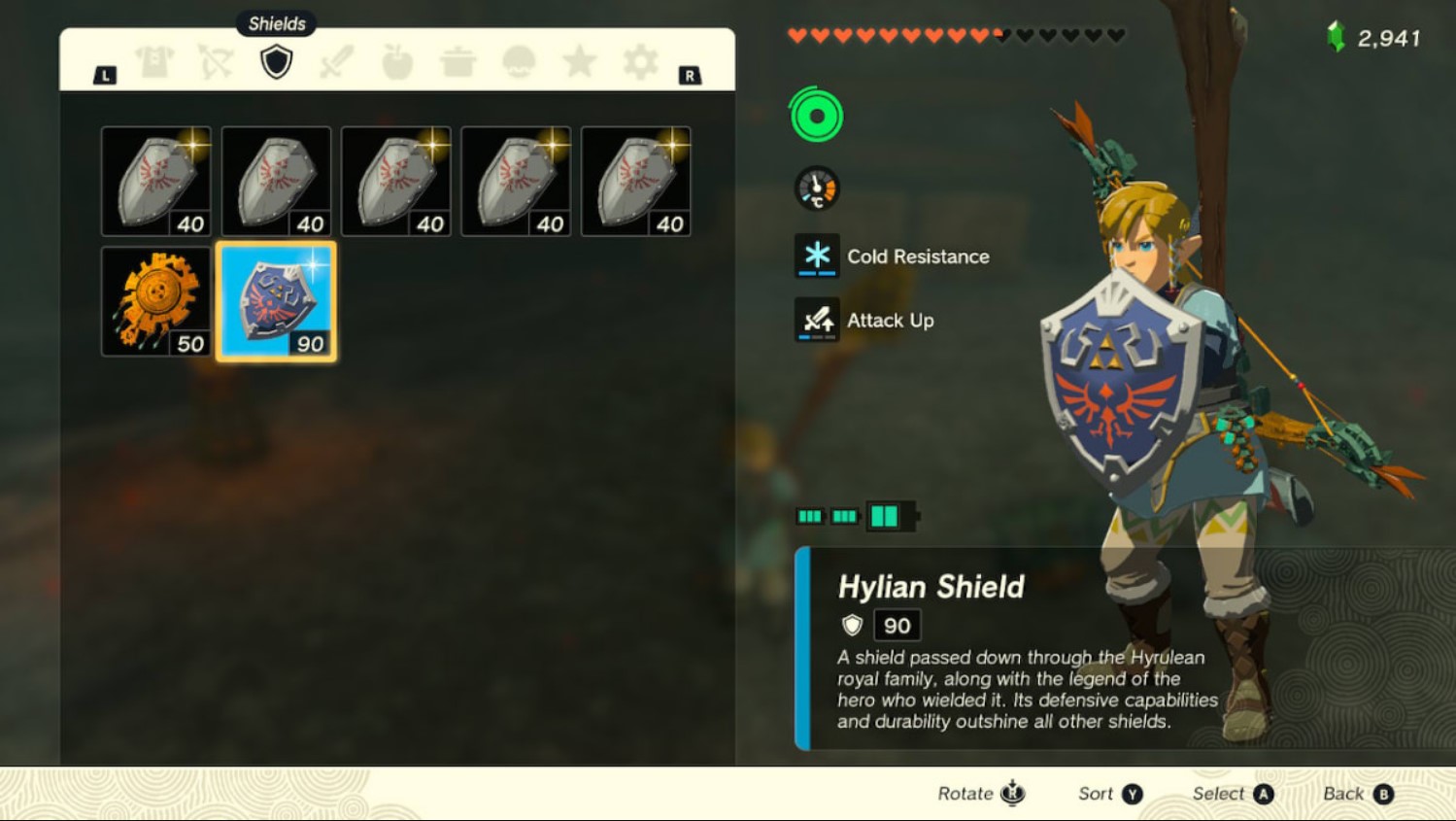Click the Shields header label
Image resolution: width=1456 pixels, height=821 pixels.
[276, 23]
